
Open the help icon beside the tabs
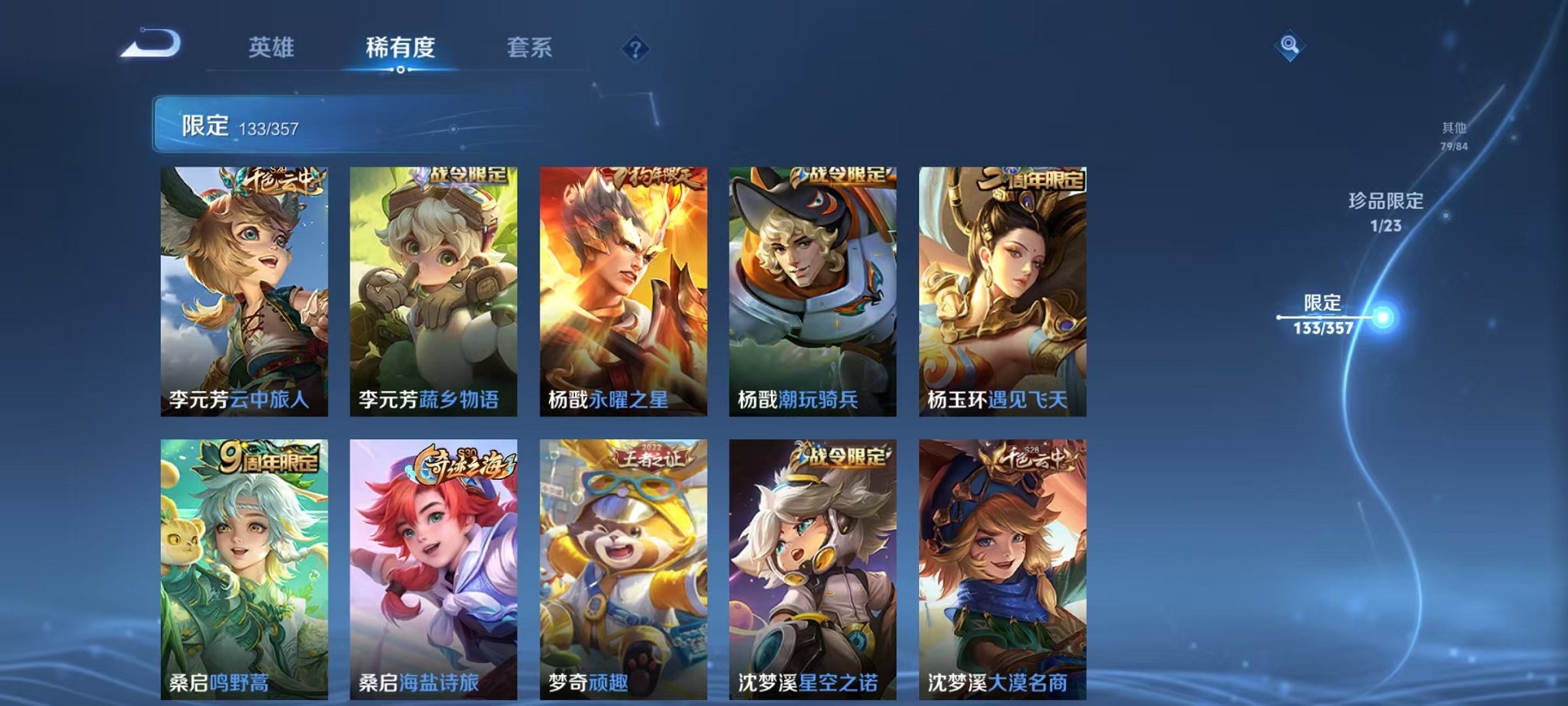[x=633, y=48]
